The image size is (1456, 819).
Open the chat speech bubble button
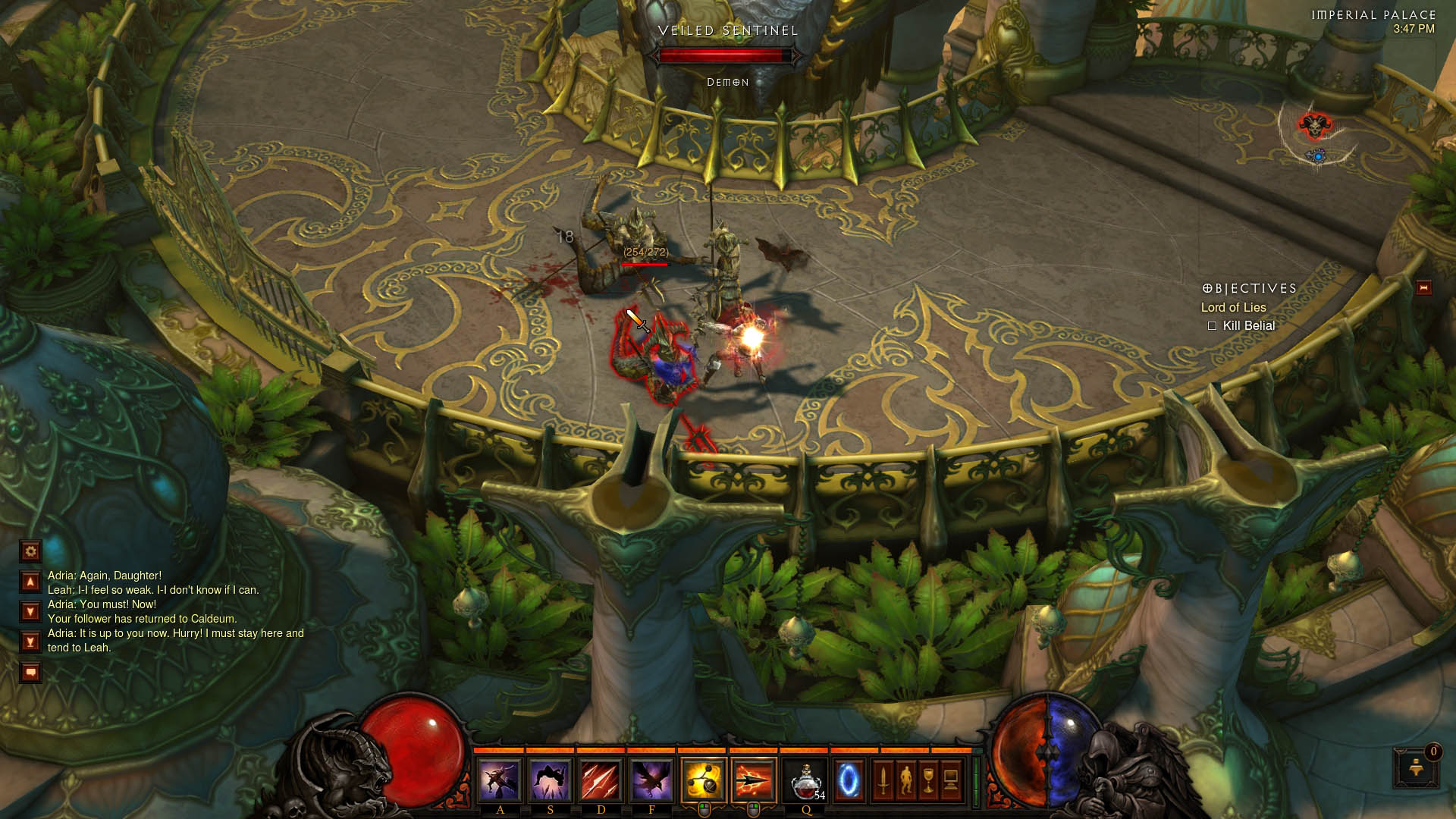[x=30, y=673]
